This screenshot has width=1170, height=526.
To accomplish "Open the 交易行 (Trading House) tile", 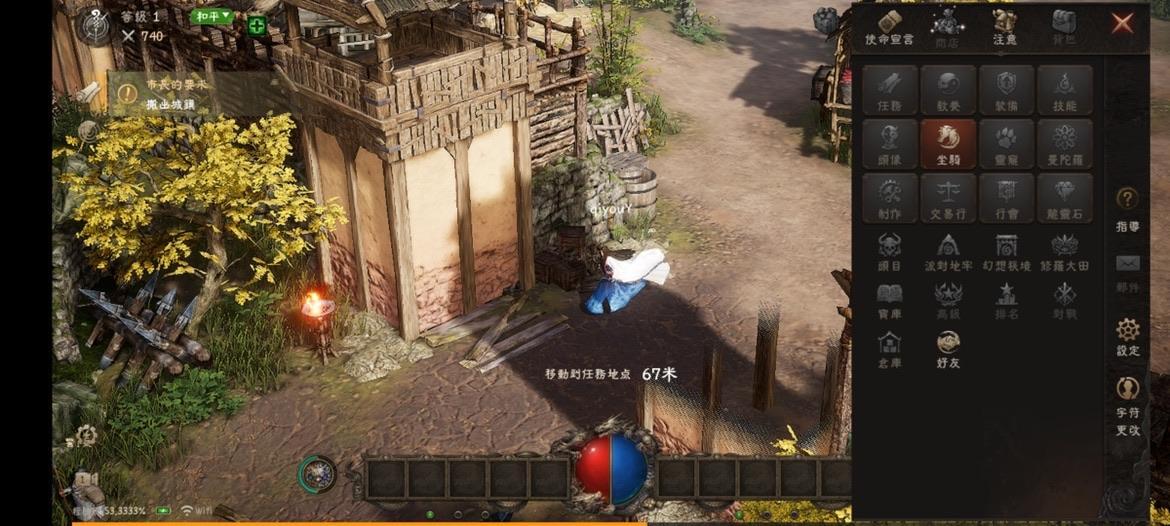I will tap(948, 198).
